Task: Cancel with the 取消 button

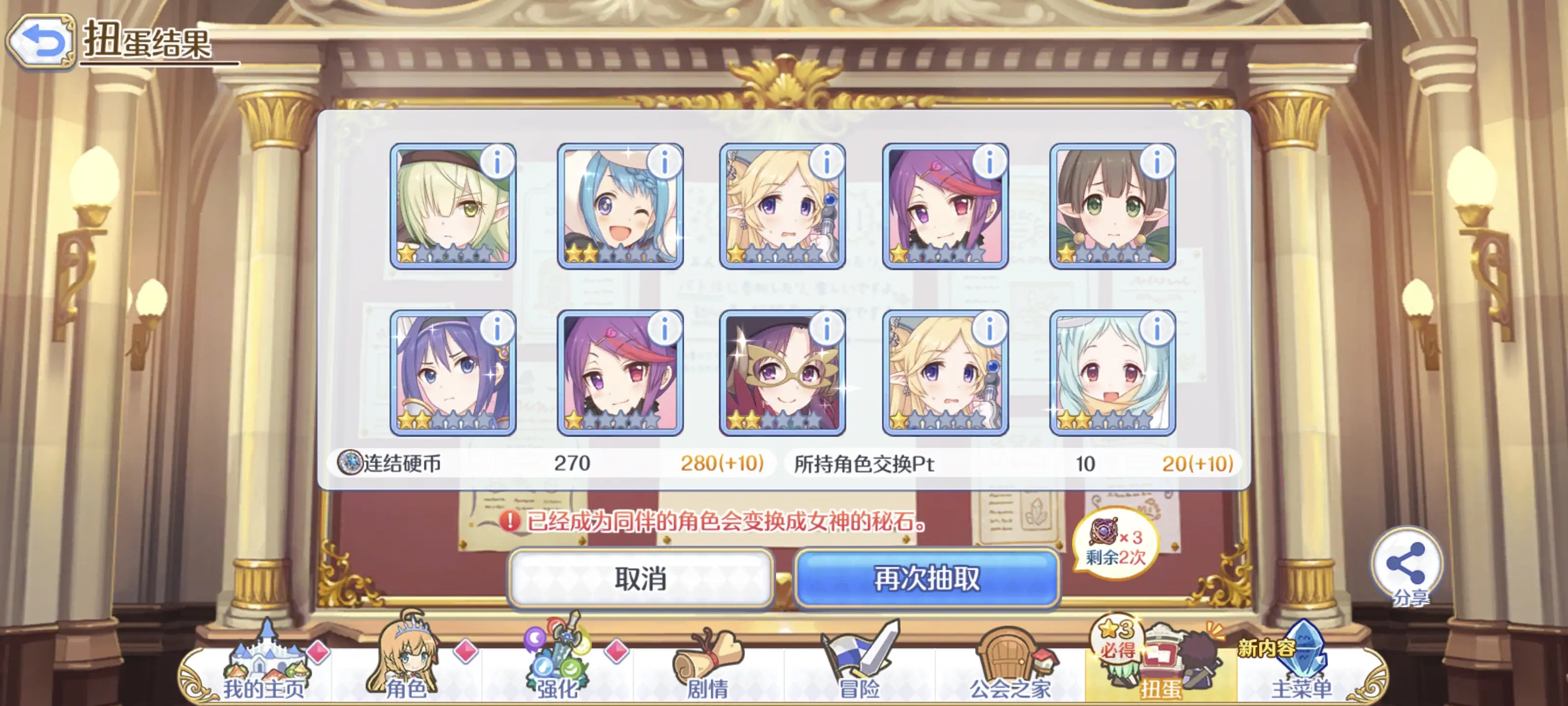Action: (640, 578)
